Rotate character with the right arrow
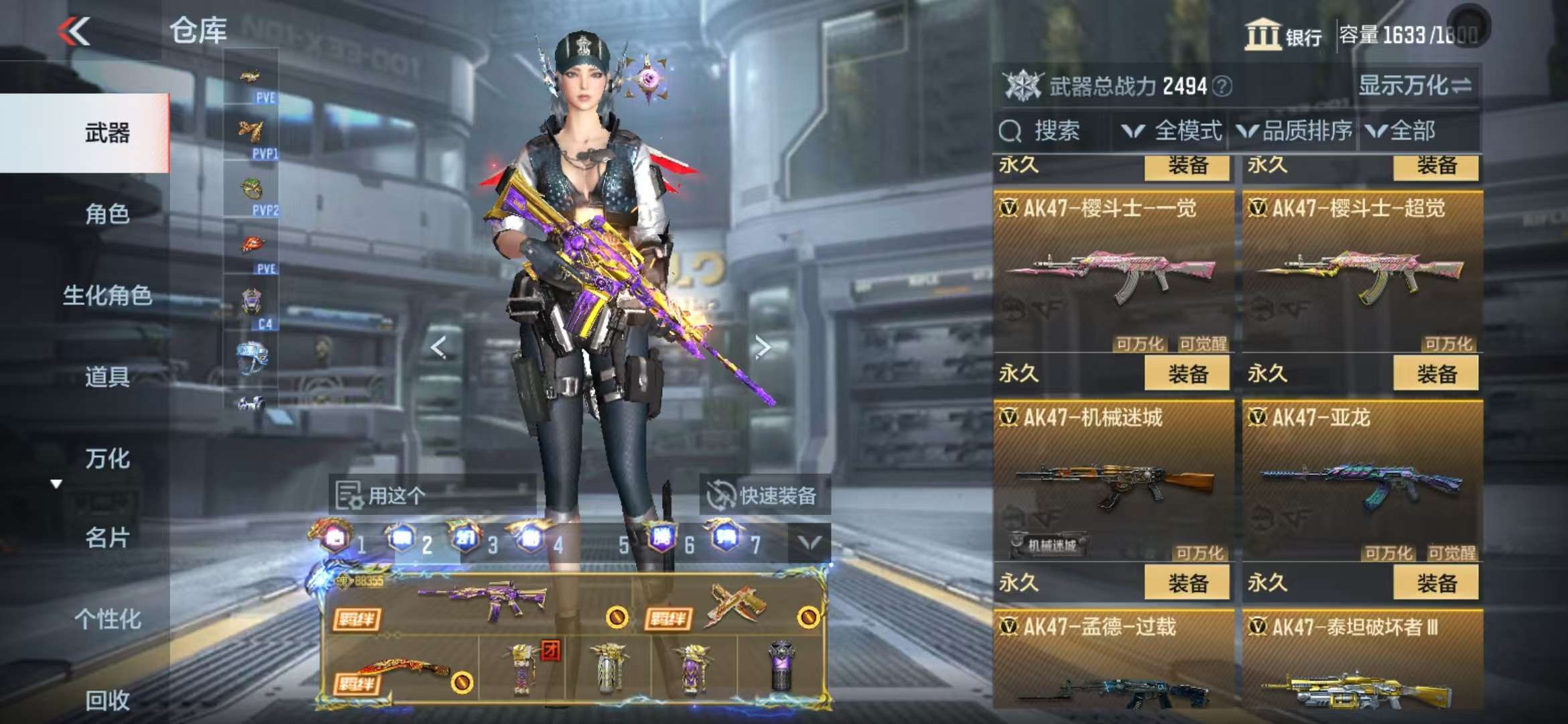 coord(762,347)
